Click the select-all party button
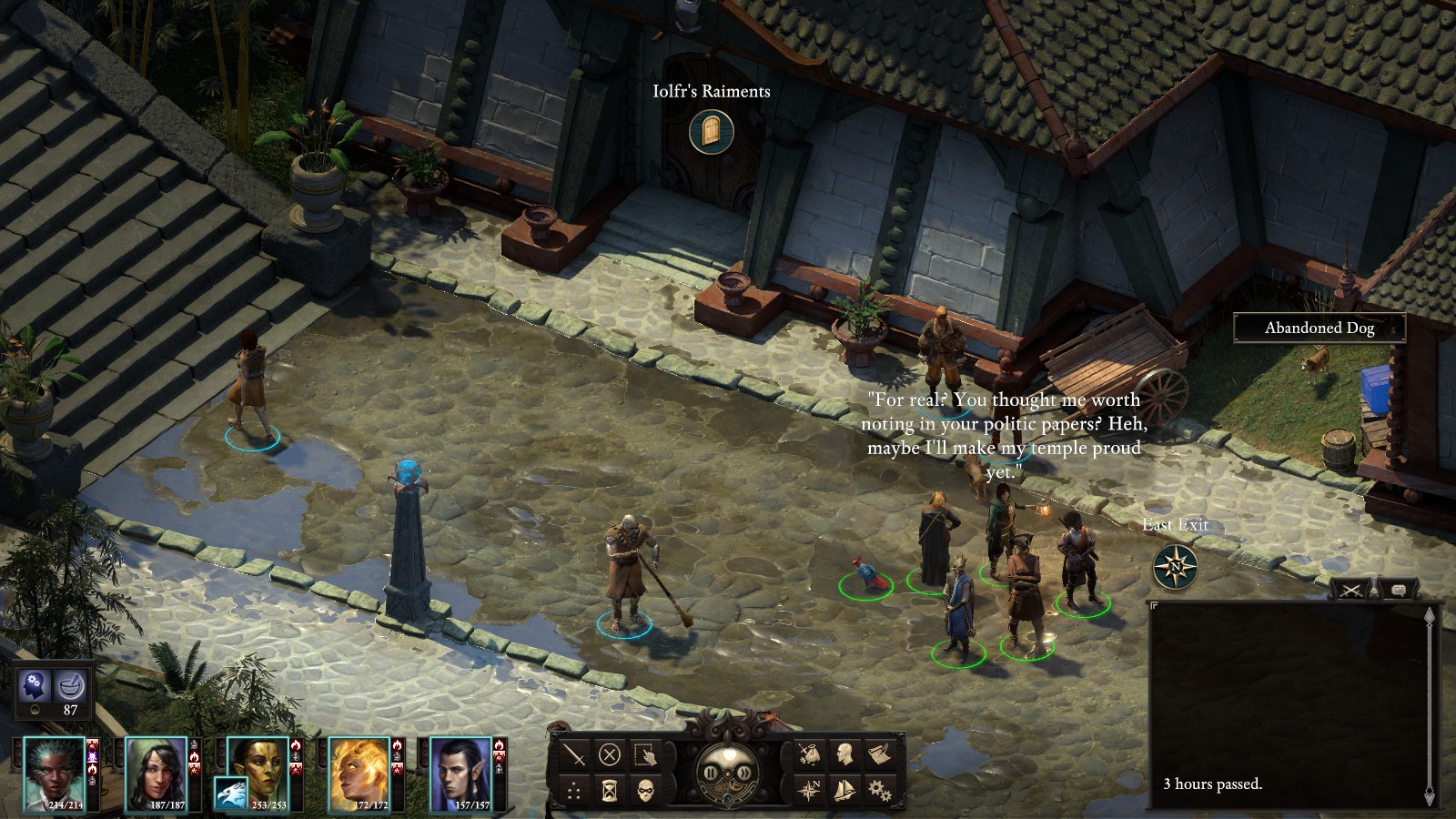The image size is (1456, 819). [645, 754]
